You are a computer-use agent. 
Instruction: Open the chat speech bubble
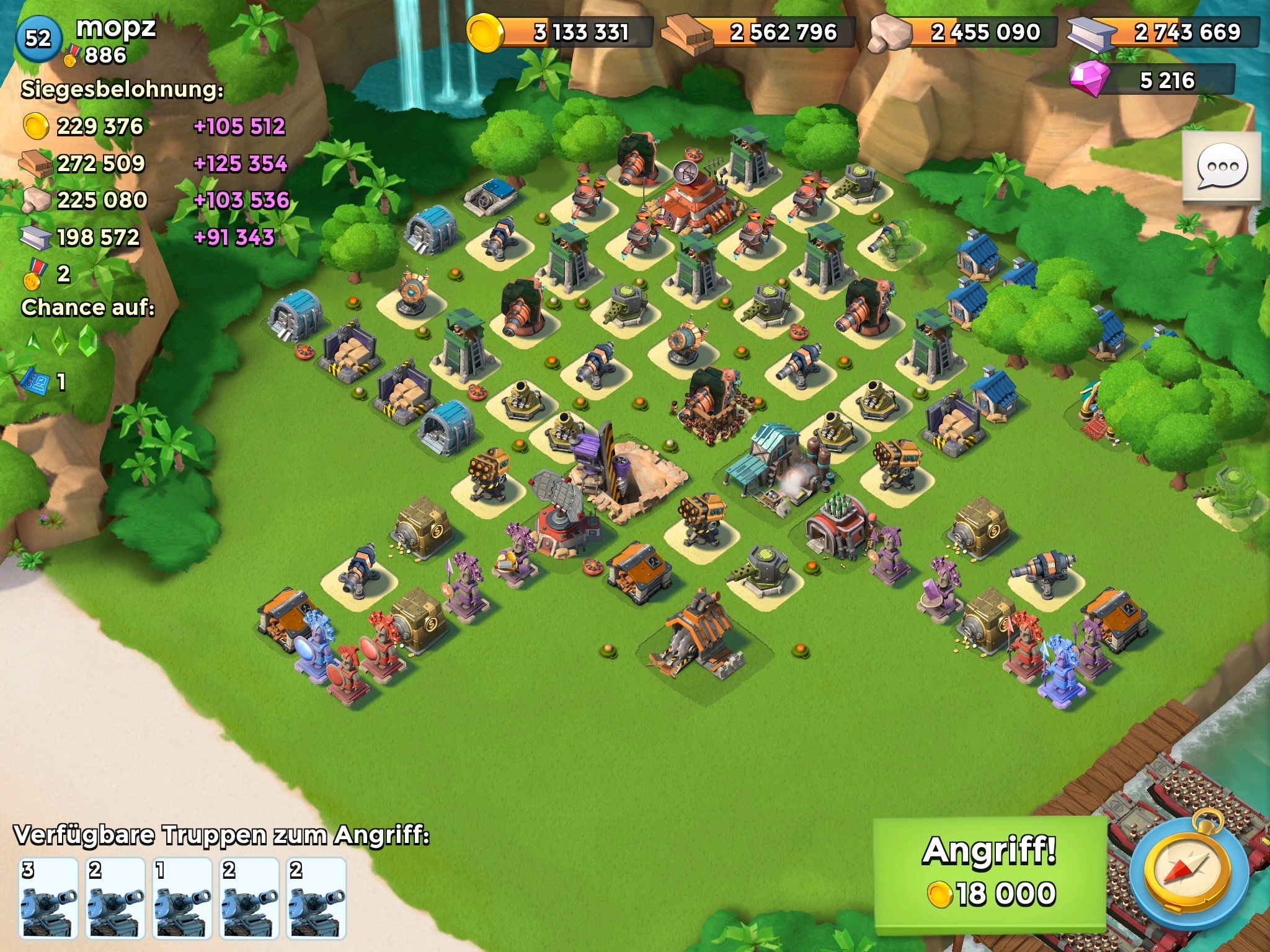[1221, 166]
